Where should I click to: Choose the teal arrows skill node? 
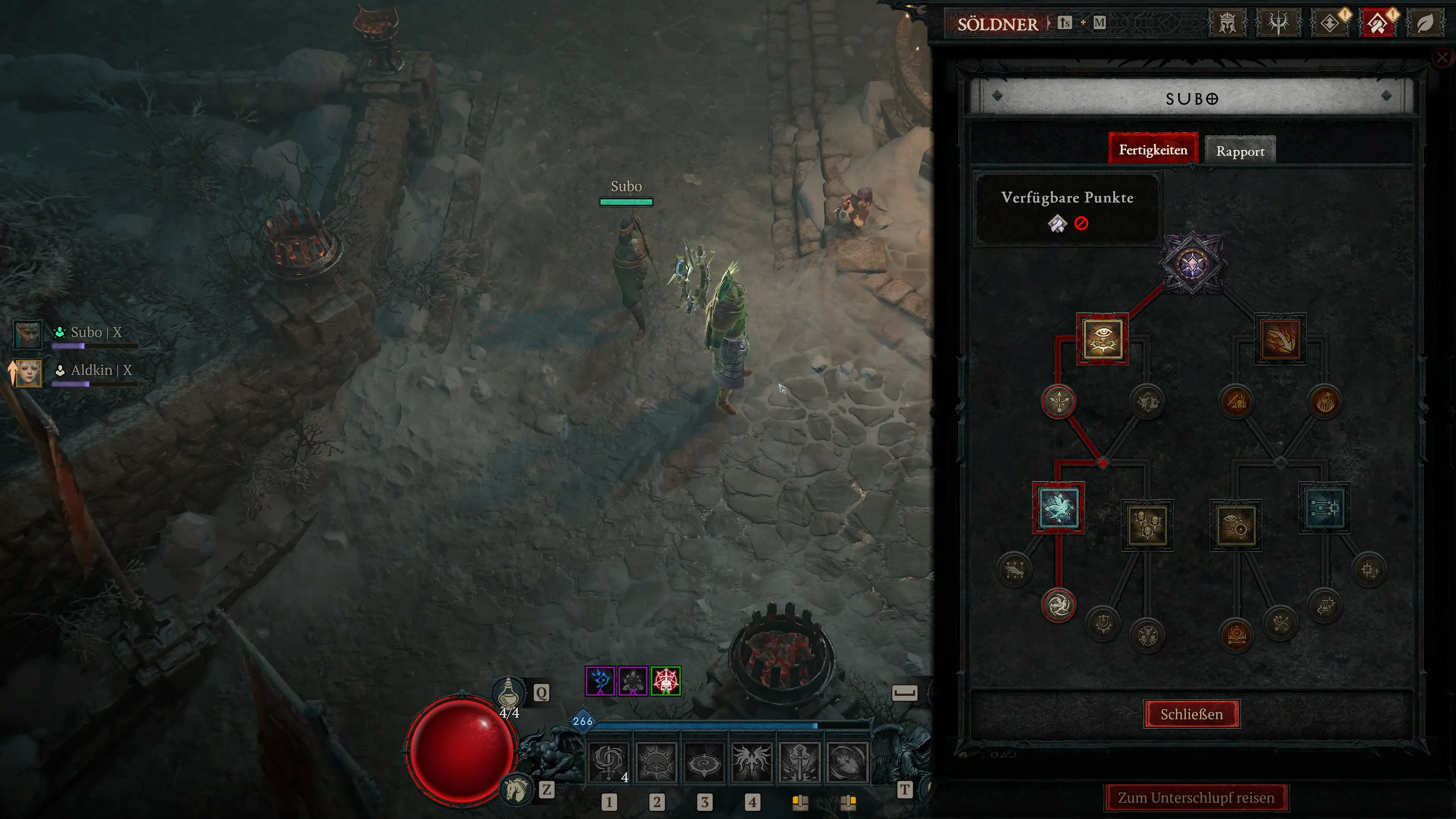pos(1324,508)
